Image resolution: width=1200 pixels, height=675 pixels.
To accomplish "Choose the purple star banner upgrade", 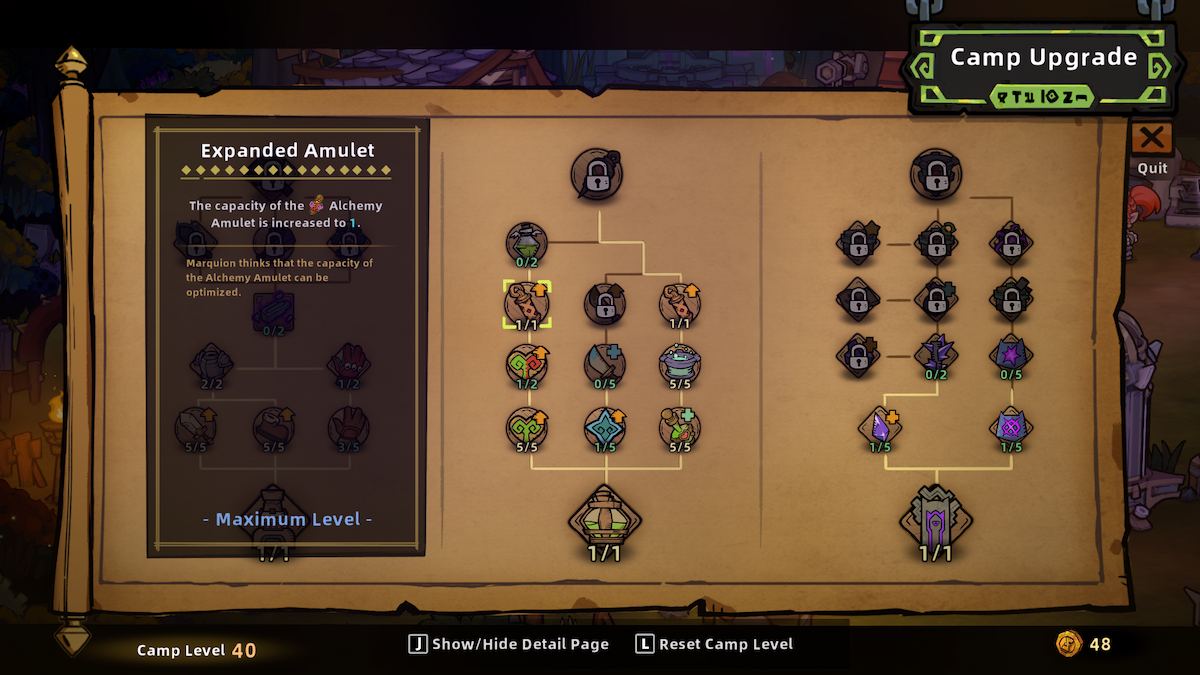I will tap(1011, 355).
